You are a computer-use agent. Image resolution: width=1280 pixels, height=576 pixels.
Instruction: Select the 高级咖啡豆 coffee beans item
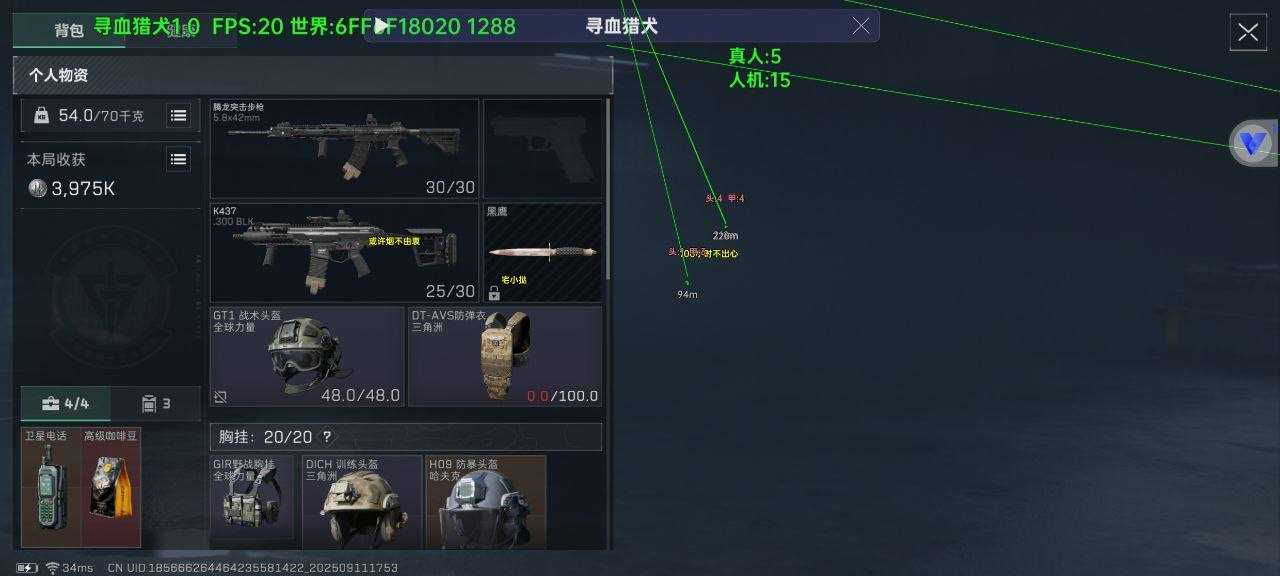(x=111, y=488)
